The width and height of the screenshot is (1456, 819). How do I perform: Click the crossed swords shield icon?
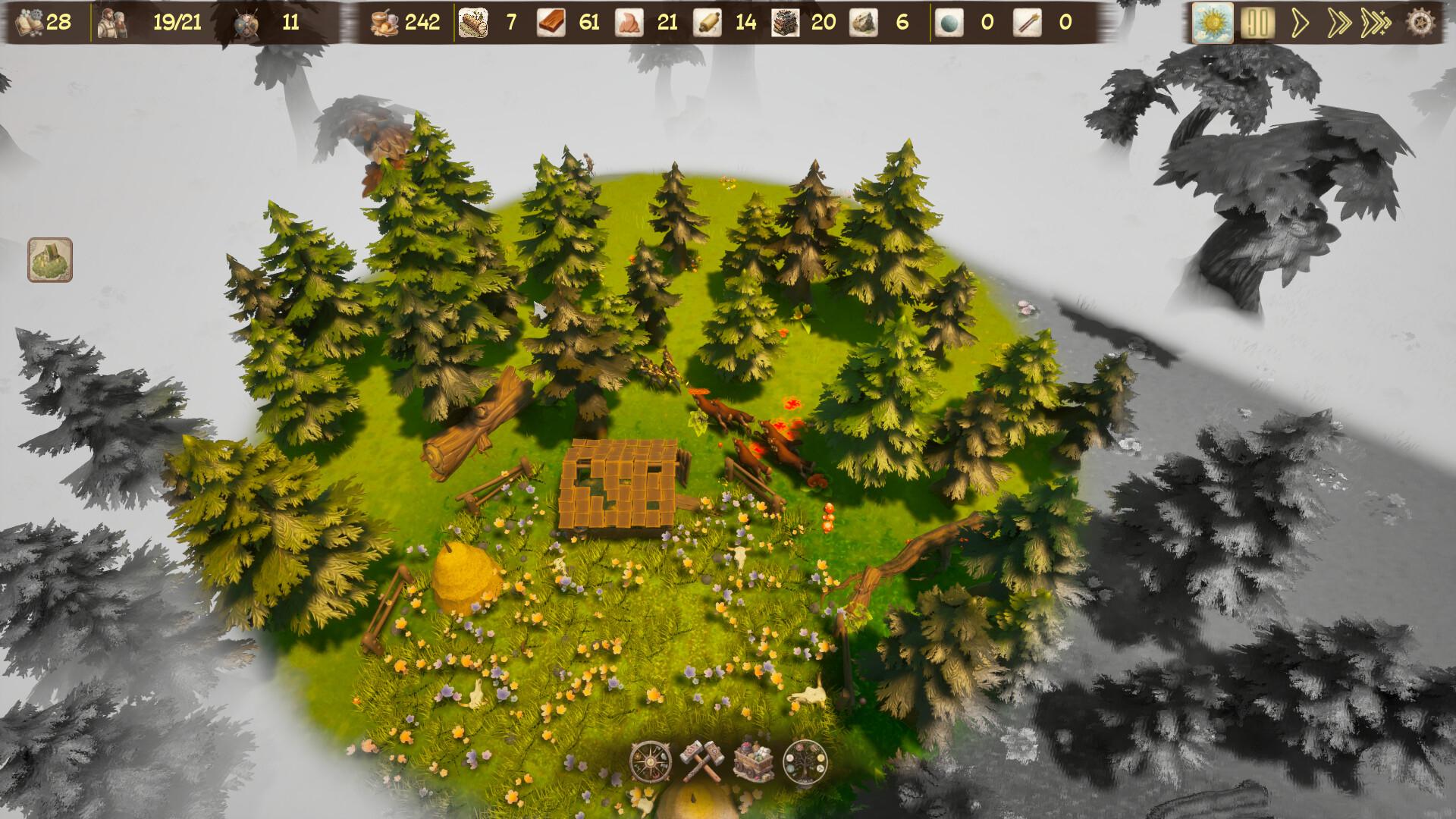[248, 23]
